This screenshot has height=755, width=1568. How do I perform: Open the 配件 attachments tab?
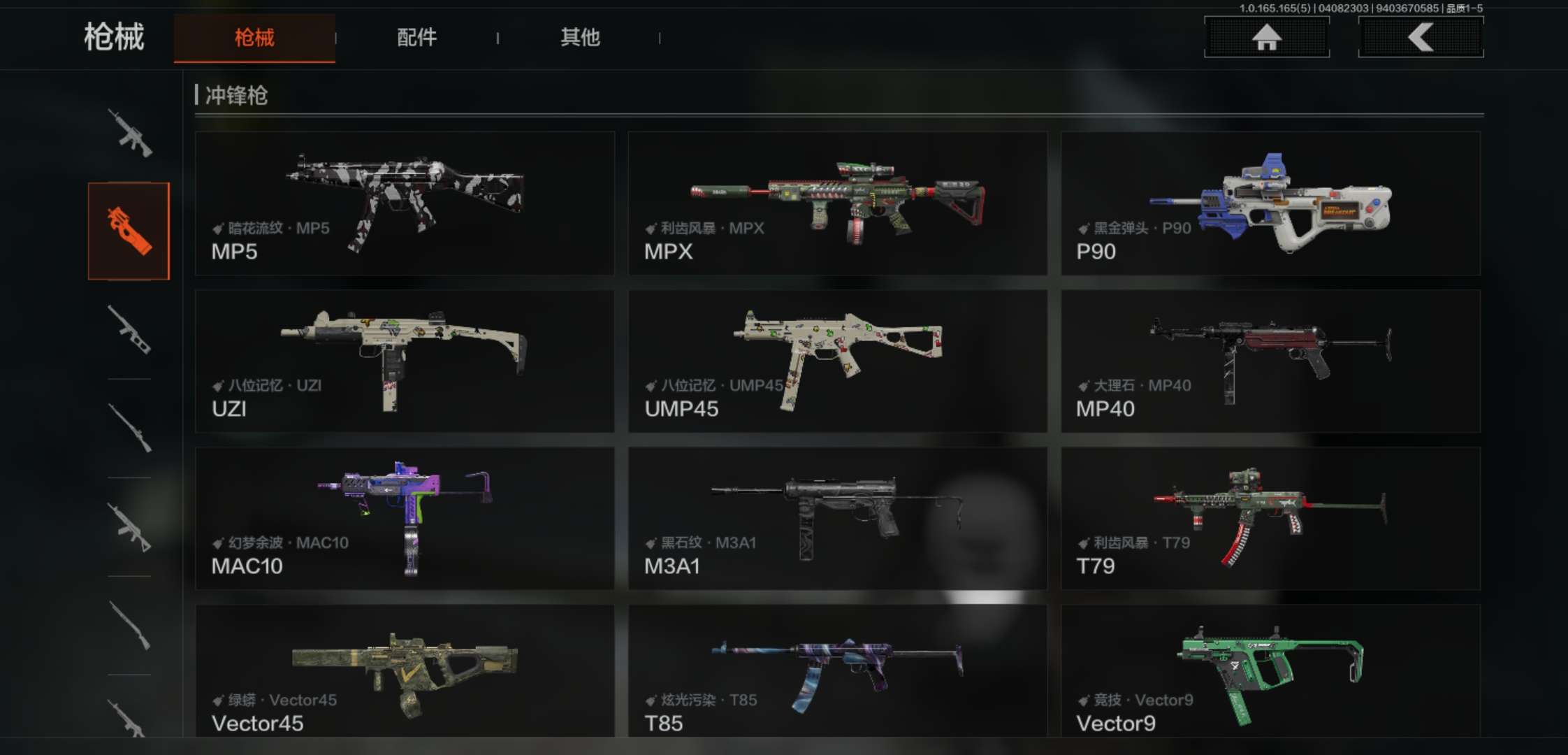pos(417,38)
